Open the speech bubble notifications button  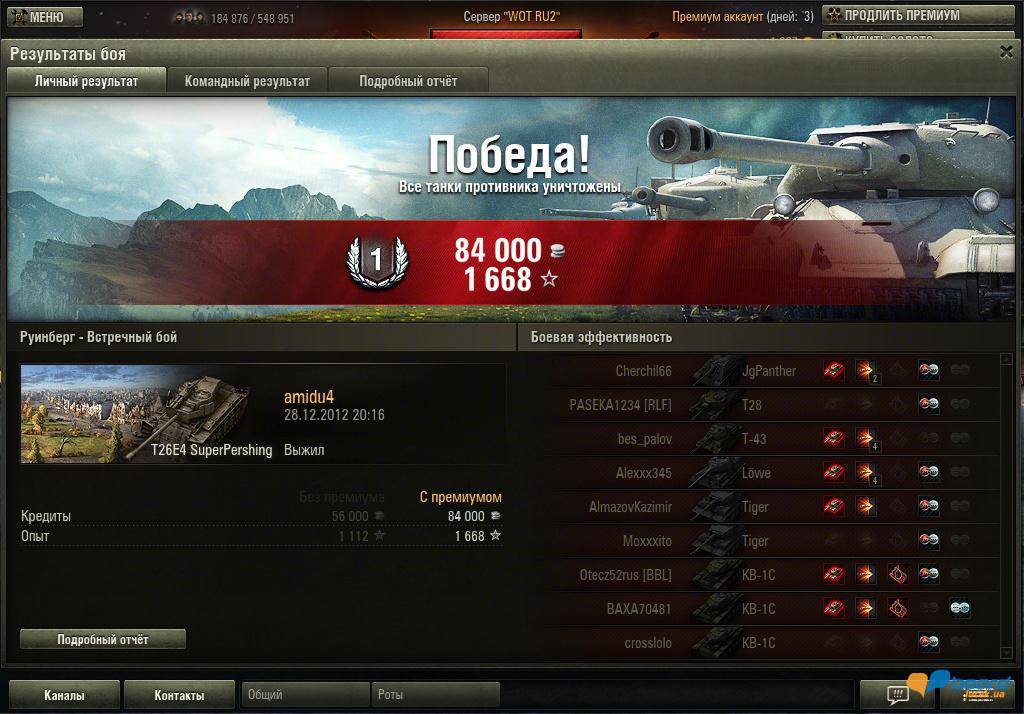click(883, 694)
